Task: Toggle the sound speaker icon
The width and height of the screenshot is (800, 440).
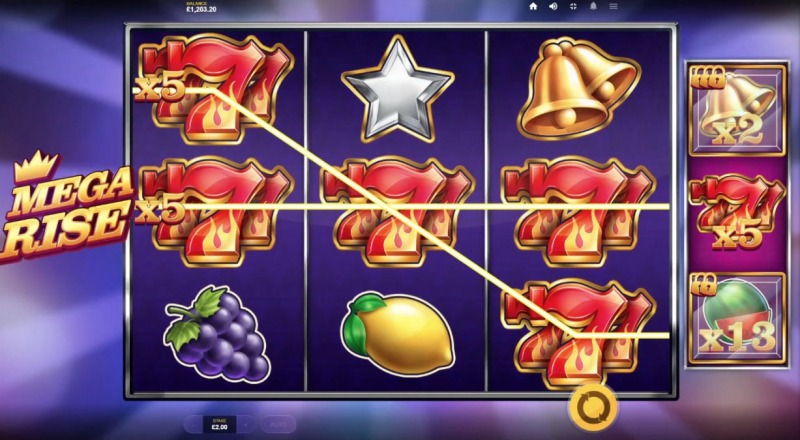Action: 552,6
